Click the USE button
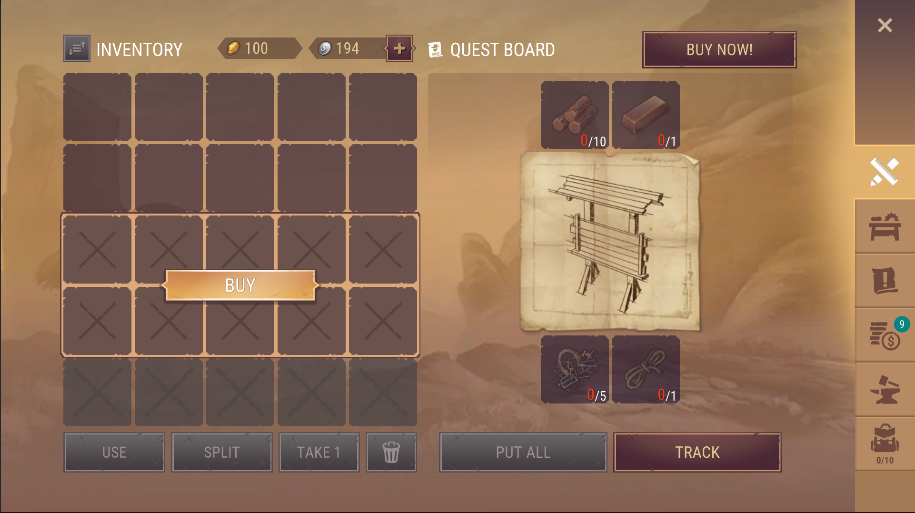Screen dimensions: 915x513 click(x=114, y=452)
